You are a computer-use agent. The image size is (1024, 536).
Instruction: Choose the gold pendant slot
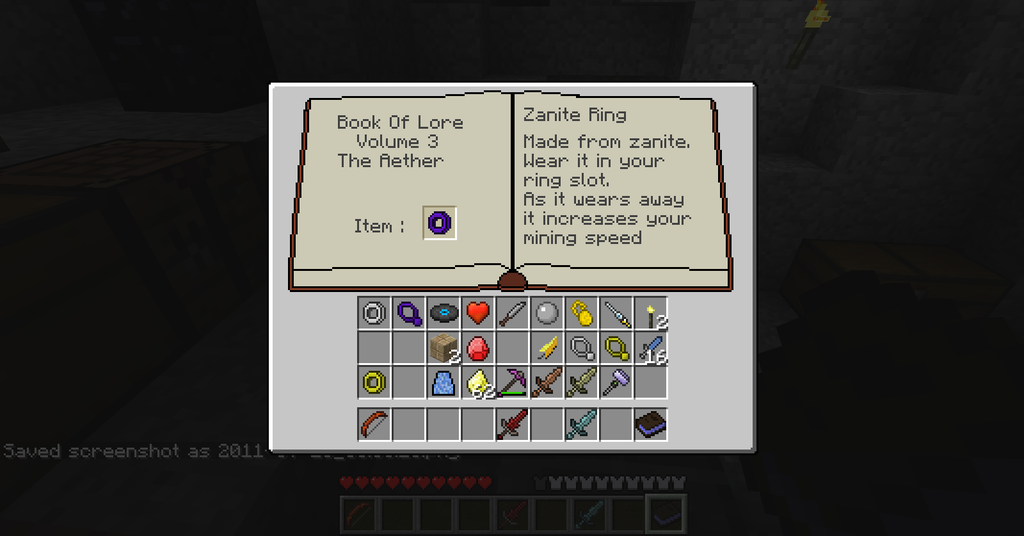tap(615, 348)
